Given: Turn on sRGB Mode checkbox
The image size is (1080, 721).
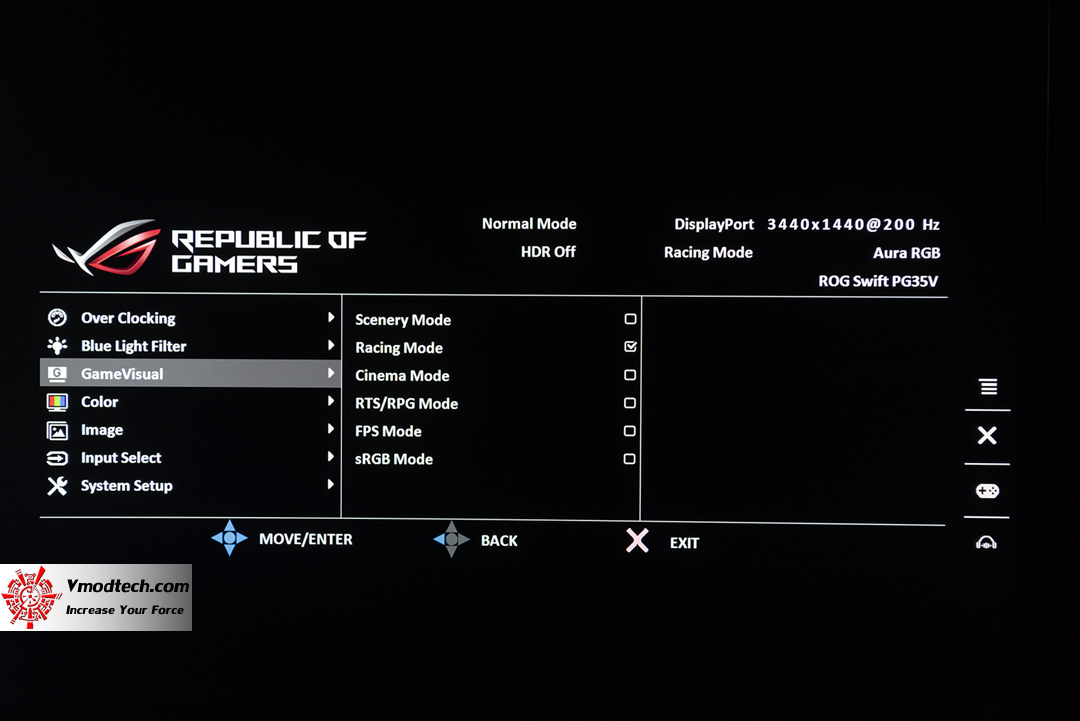Looking at the screenshot, I should coord(630,459).
